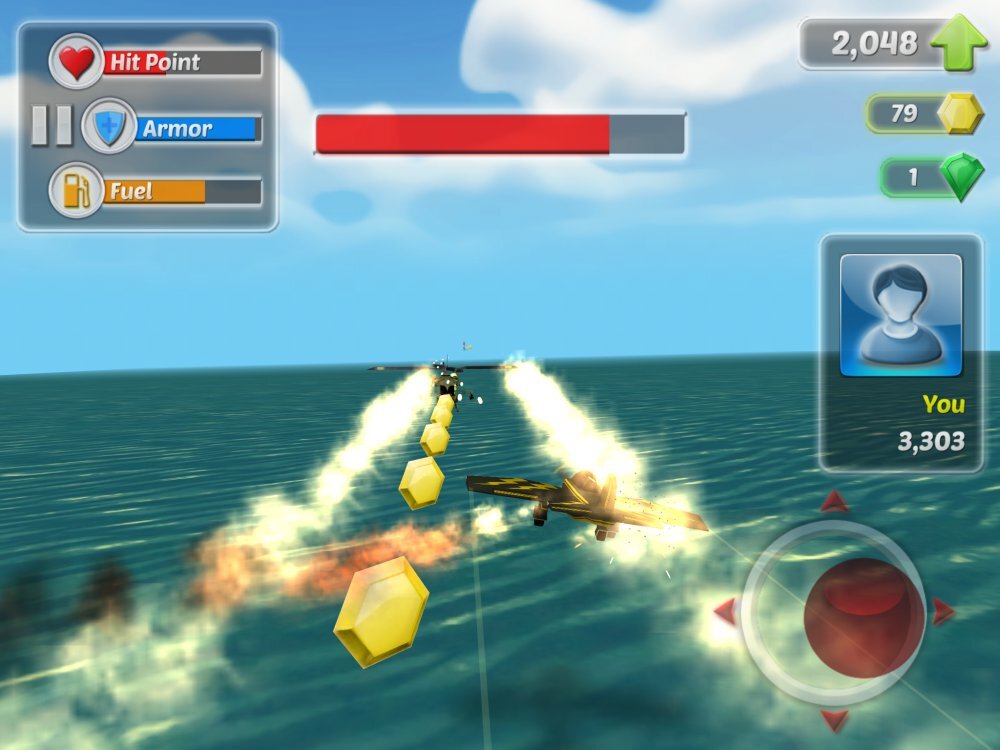The height and width of the screenshot is (750, 1000).
Task: Tap the right arrow beside the joystick
Action: click(942, 610)
